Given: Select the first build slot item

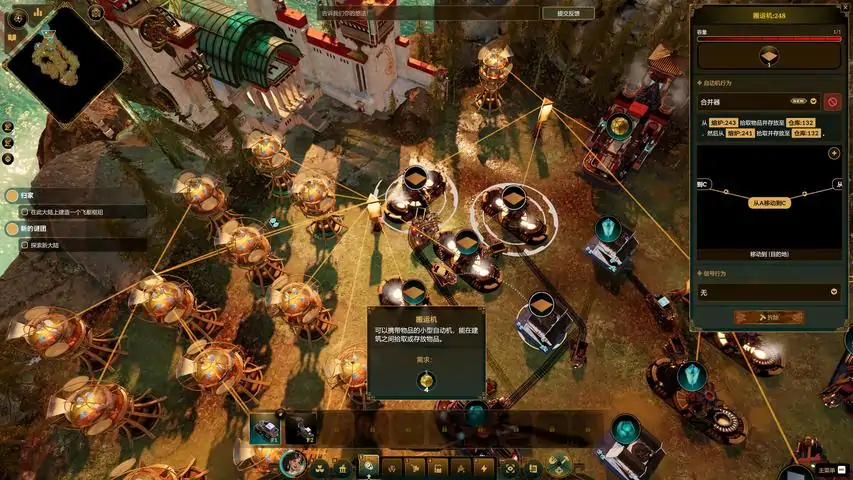Looking at the screenshot, I should click(x=267, y=428).
